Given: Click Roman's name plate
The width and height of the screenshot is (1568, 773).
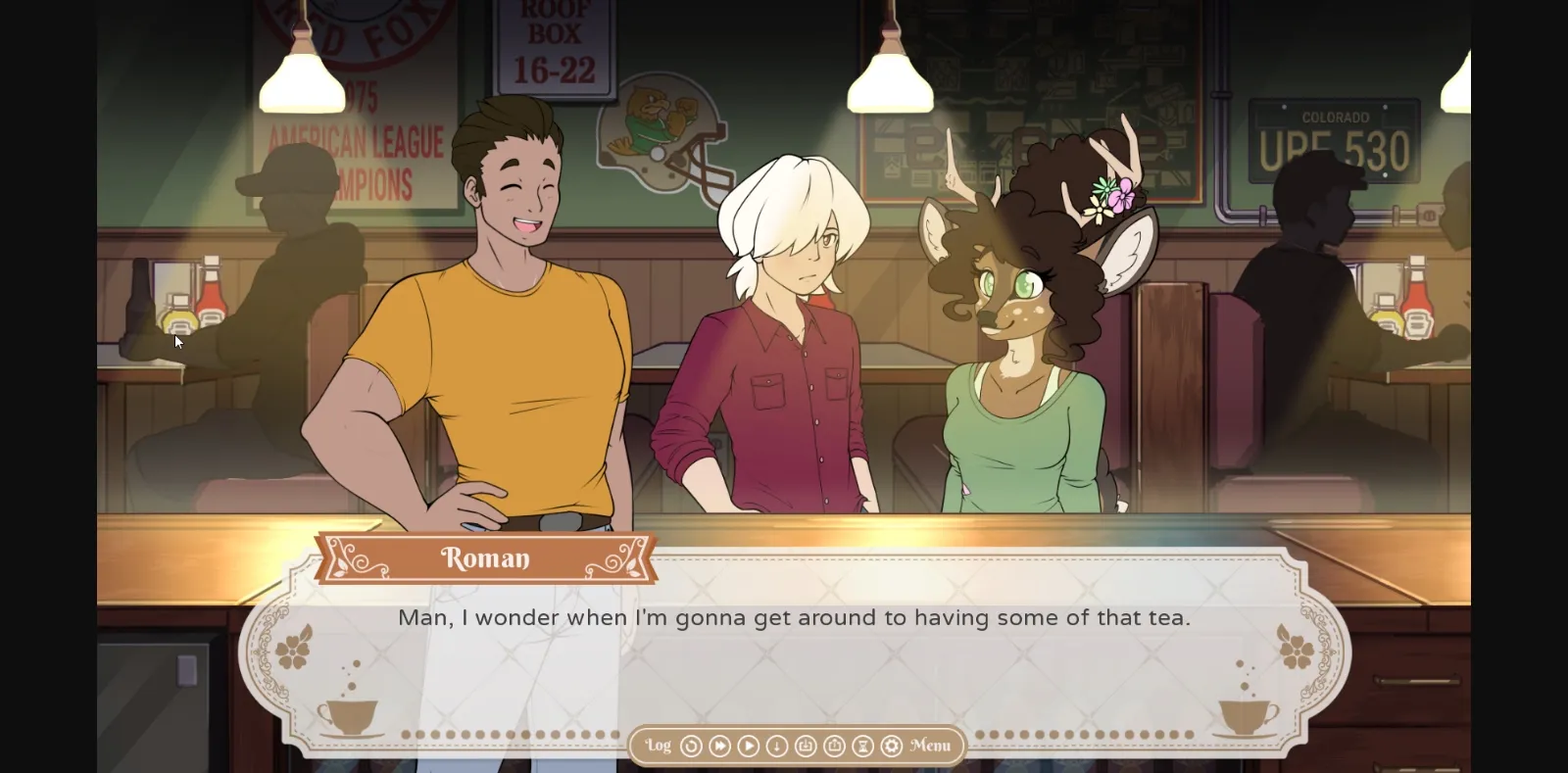Looking at the screenshot, I should pos(487,556).
